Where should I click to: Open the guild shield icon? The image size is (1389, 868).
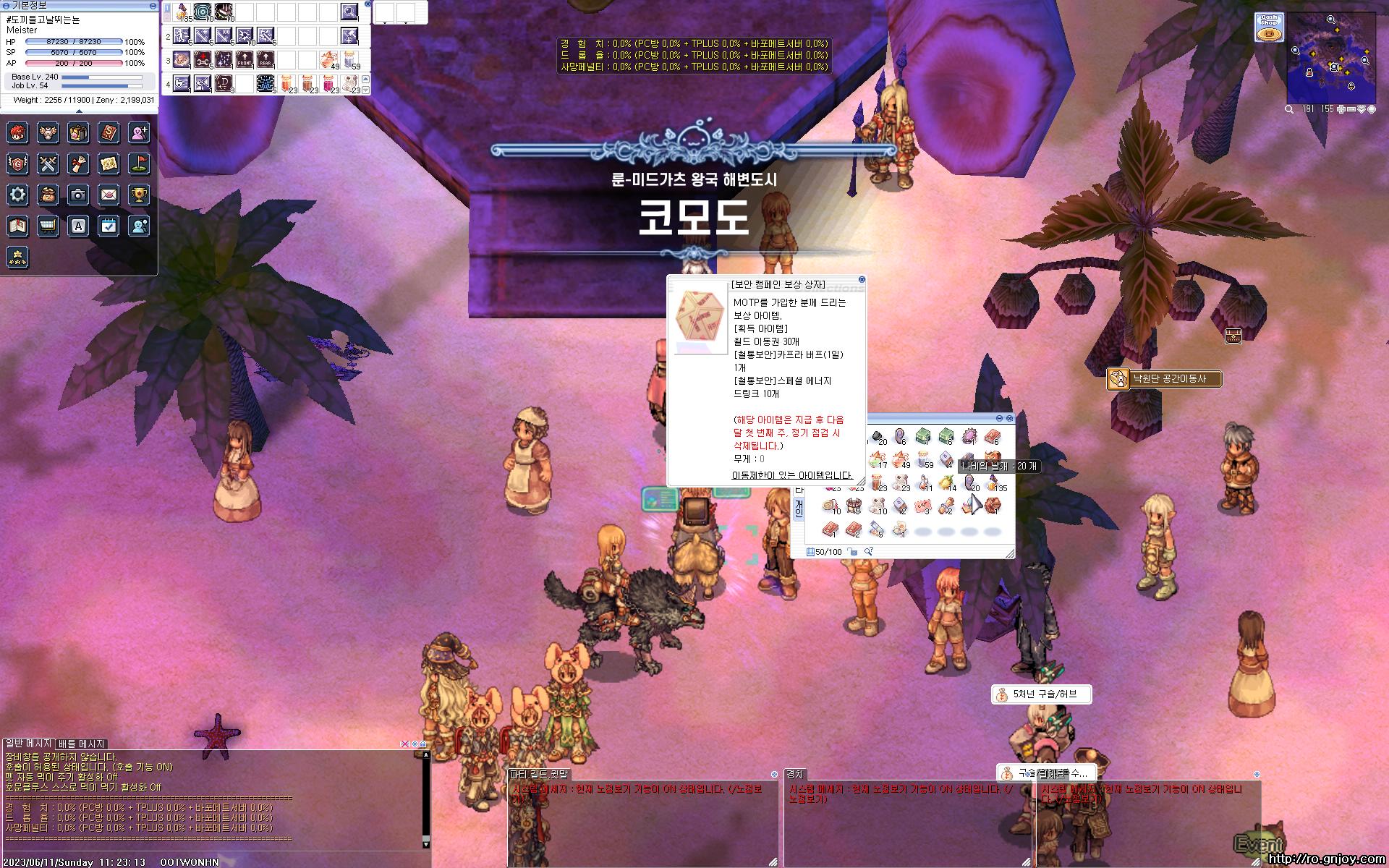pos(18,164)
